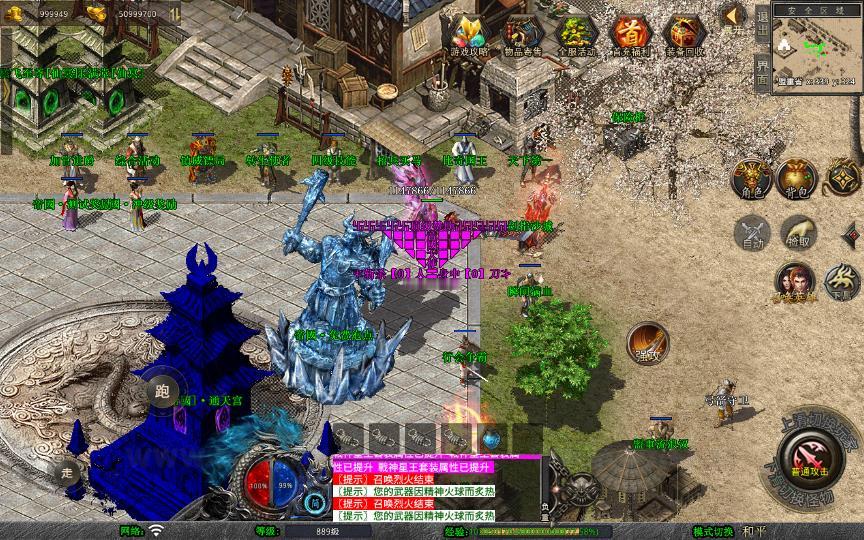Switch to 跑 run mode

point(162,389)
